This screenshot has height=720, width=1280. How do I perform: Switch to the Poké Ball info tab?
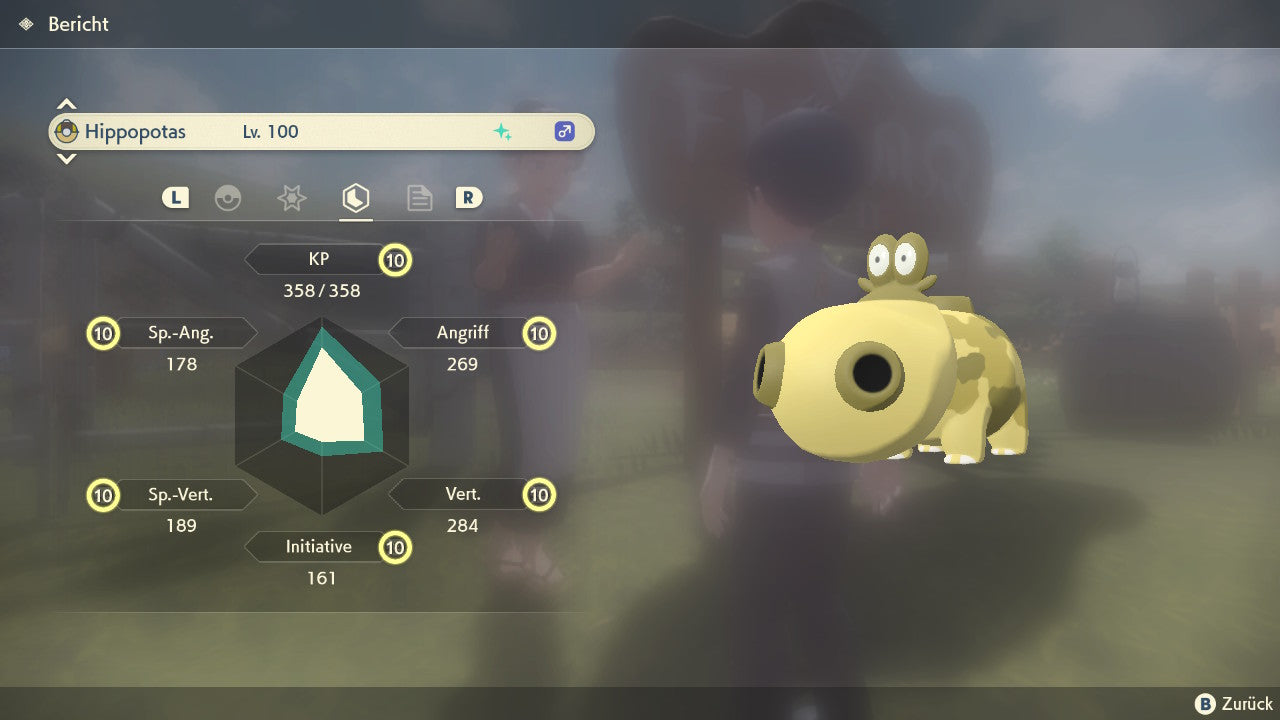[x=228, y=198]
